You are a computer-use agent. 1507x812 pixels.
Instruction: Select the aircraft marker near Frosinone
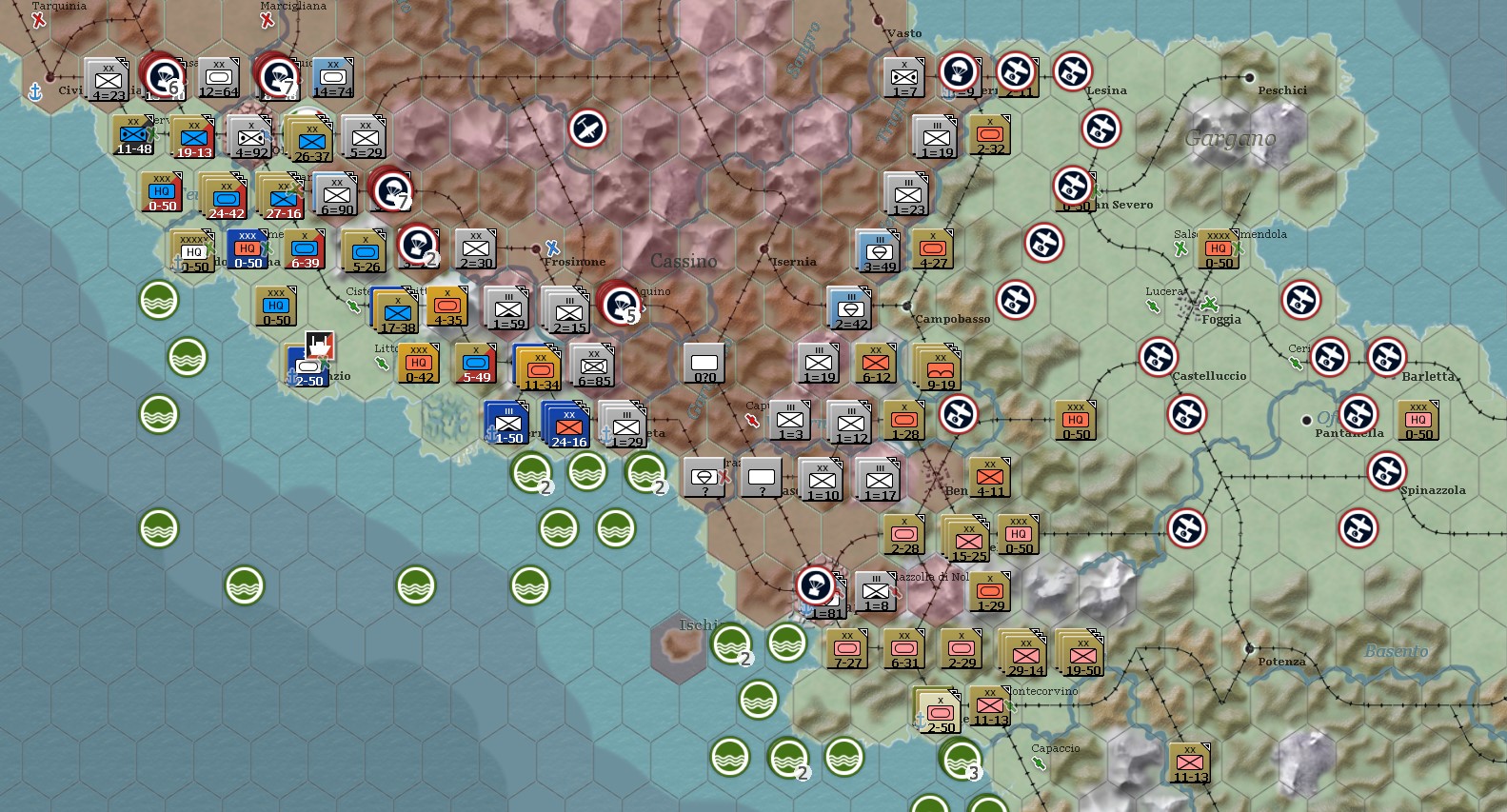coord(588,130)
